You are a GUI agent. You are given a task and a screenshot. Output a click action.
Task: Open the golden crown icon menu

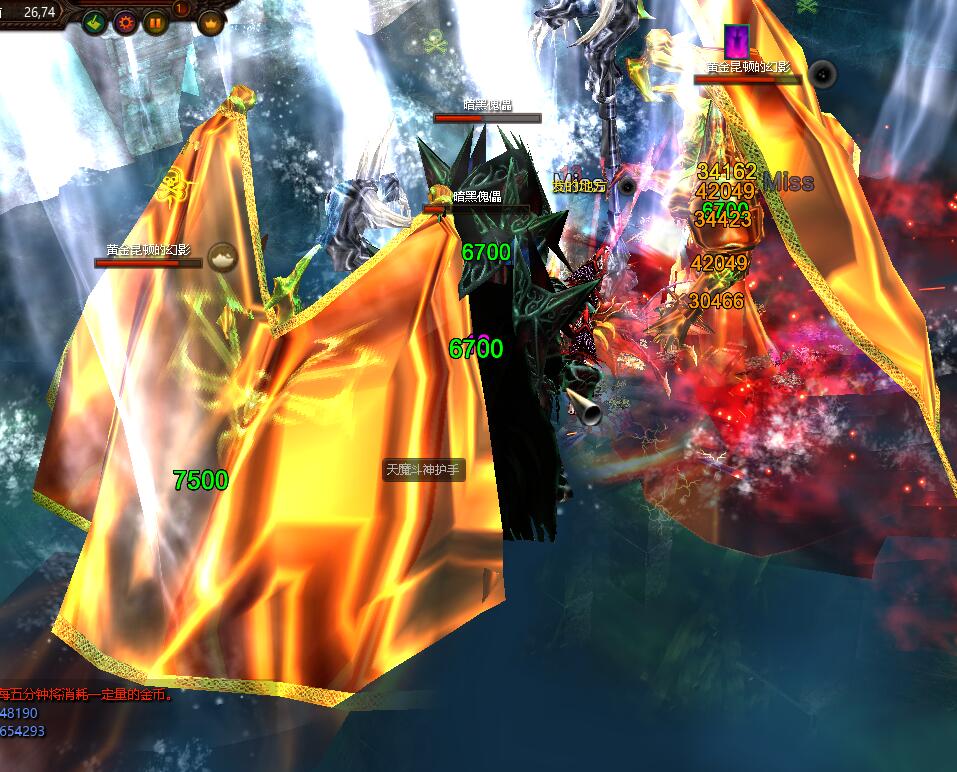(211, 22)
